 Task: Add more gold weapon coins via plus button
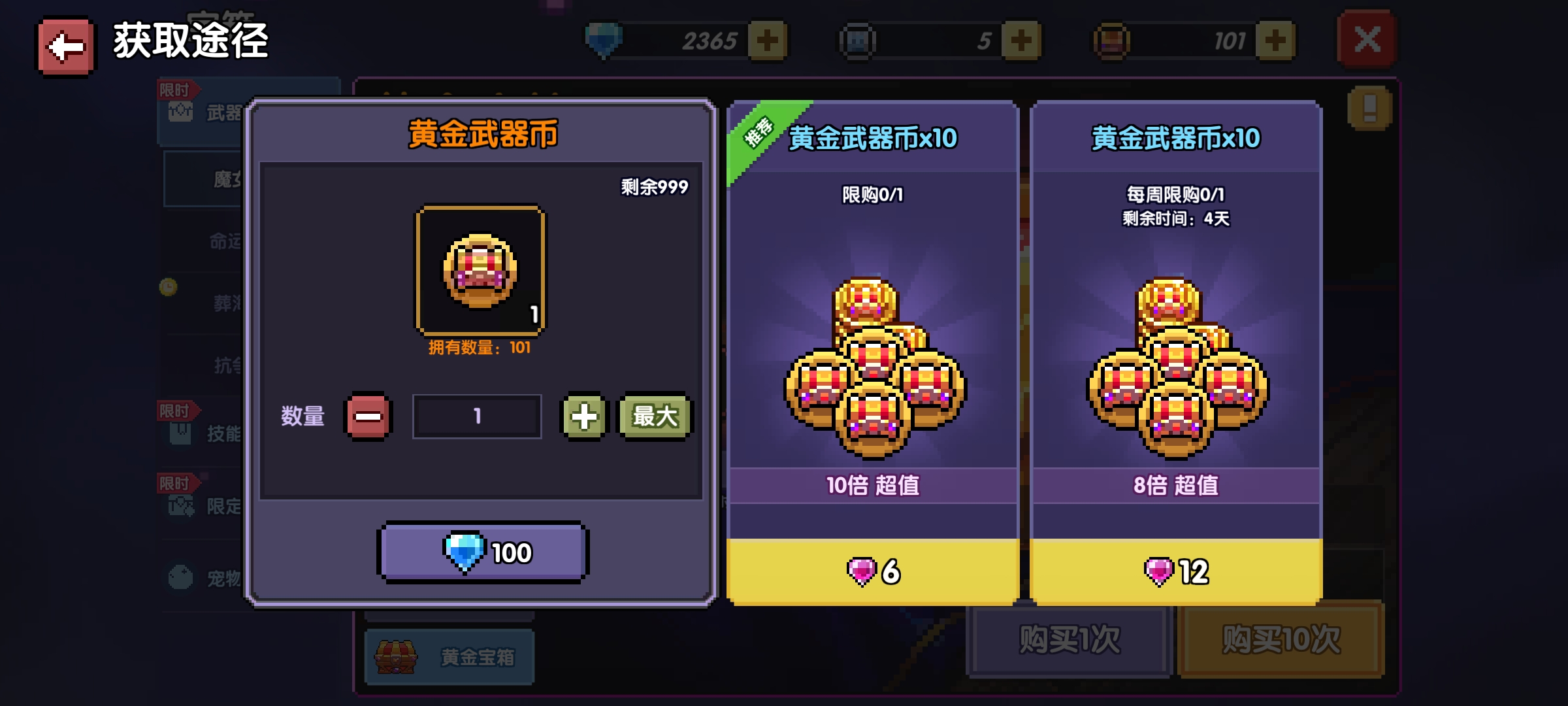1275,41
